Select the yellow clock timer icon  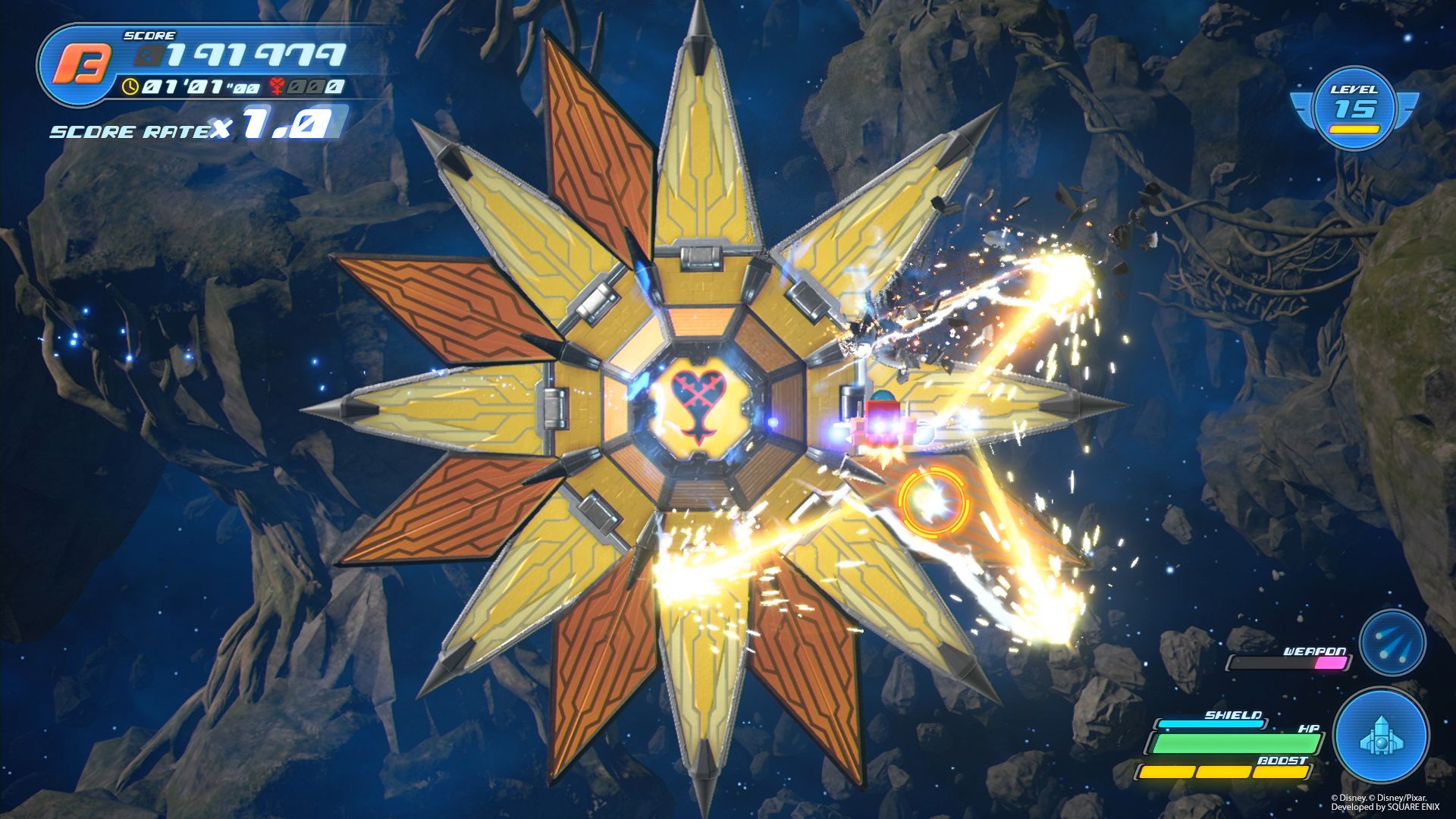click(131, 86)
